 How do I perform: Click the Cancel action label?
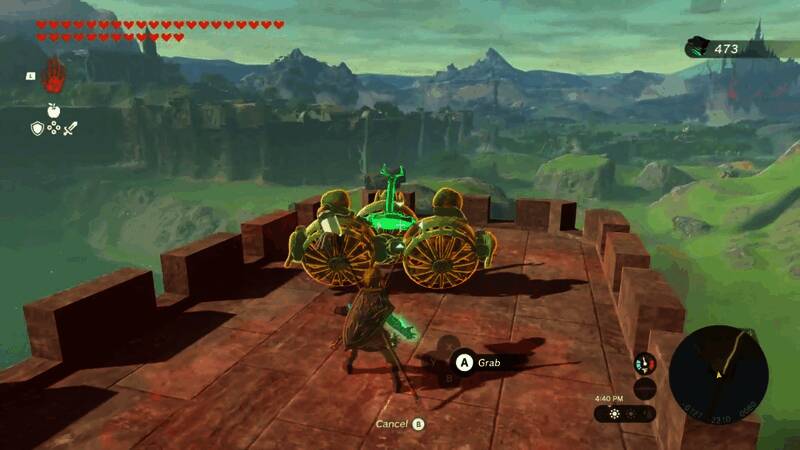(x=391, y=424)
